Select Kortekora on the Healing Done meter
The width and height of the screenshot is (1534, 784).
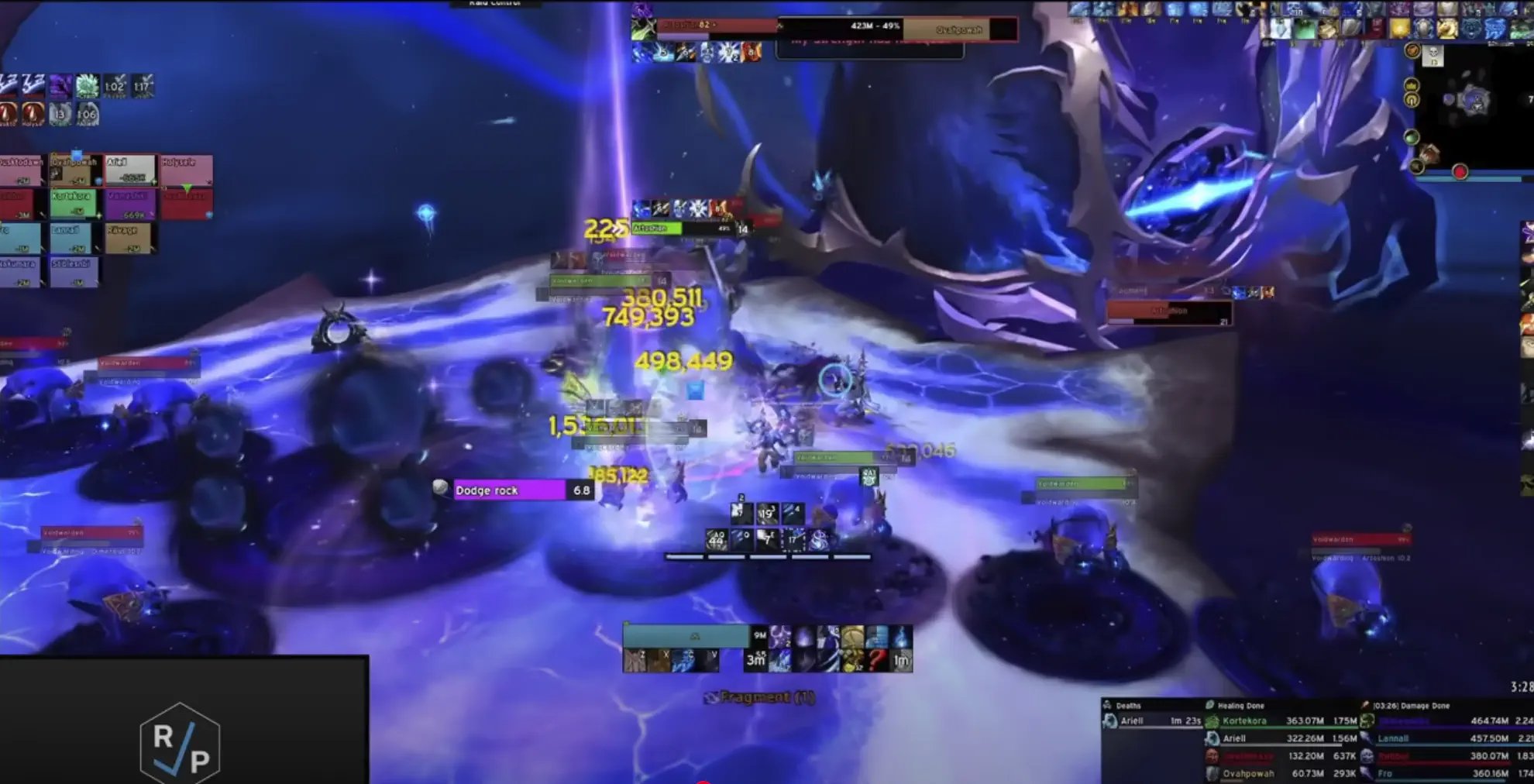pyautogui.click(x=1243, y=720)
